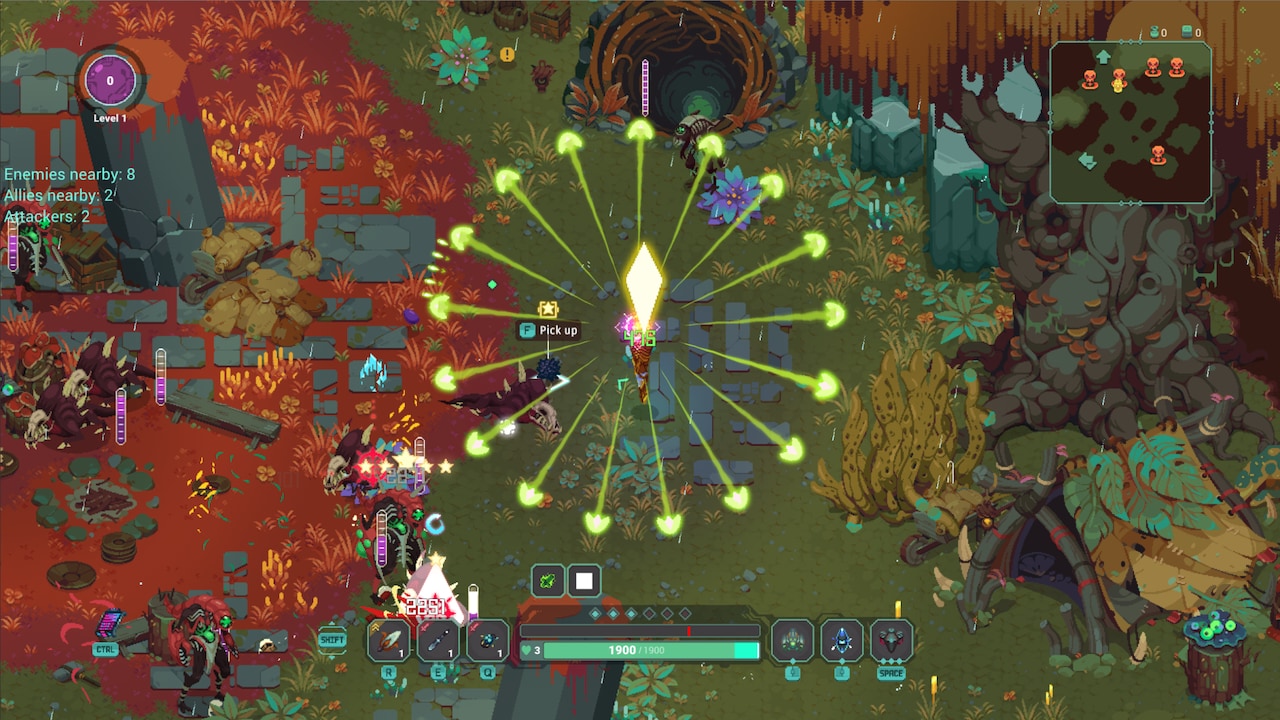Click the left ability icon with mouse keybind
The height and width of the screenshot is (720, 1280).
click(793, 640)
